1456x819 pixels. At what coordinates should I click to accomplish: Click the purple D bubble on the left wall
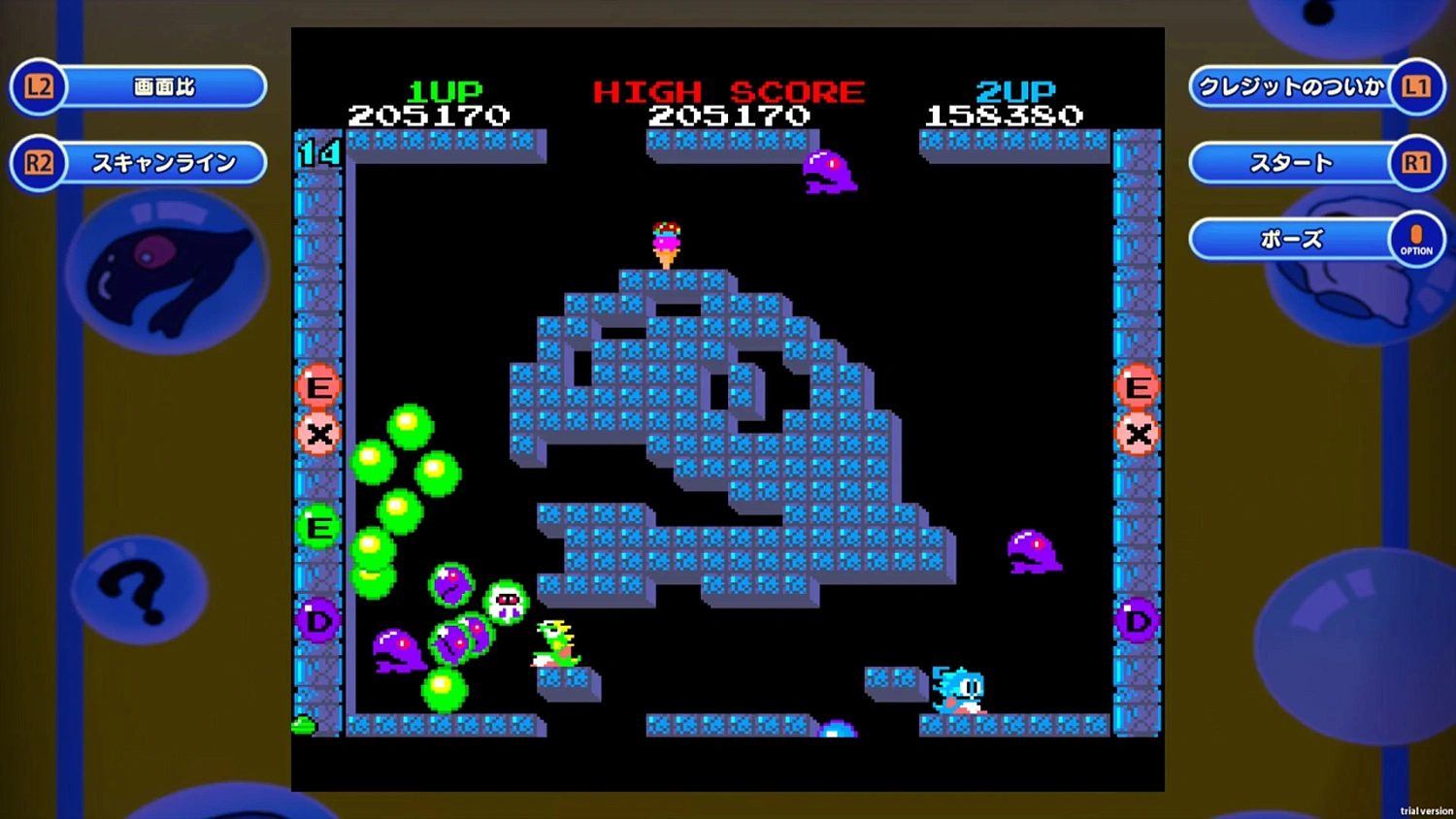click(318, 621)
